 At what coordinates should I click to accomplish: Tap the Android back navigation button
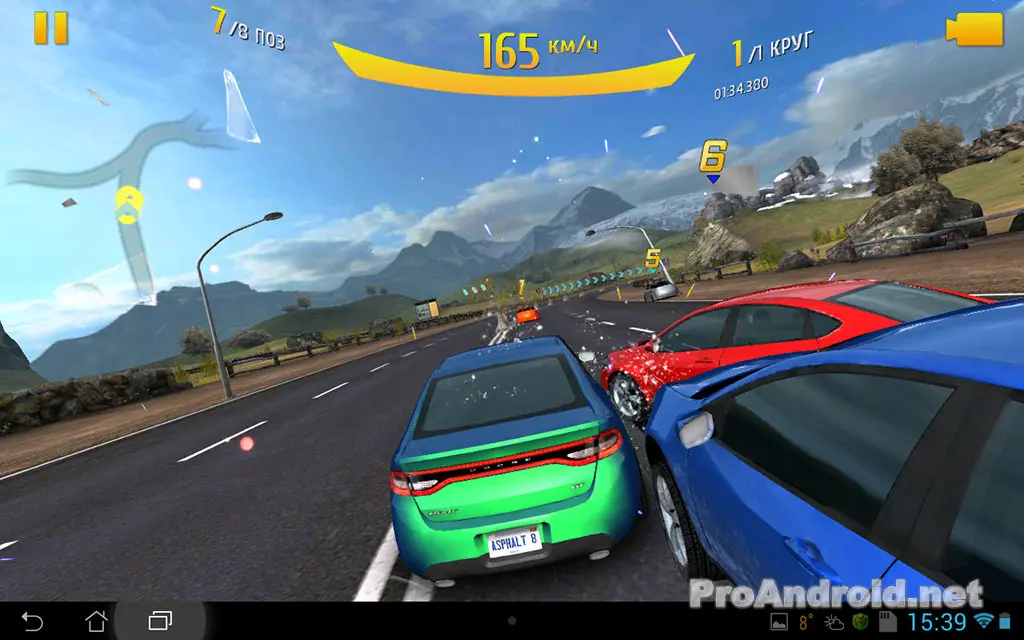32,621
